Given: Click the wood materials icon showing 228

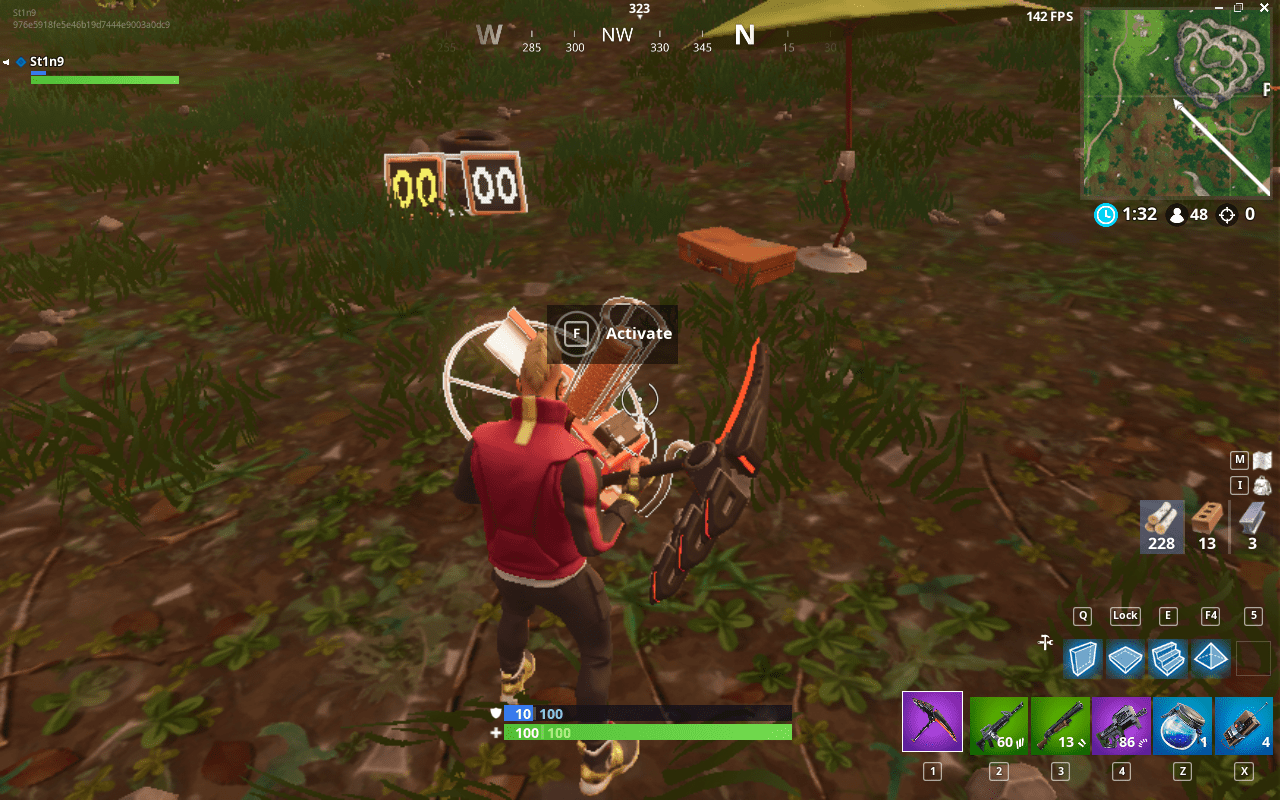Looking at the screenshot, I should pyautogui.click(x=1161, y=527).
